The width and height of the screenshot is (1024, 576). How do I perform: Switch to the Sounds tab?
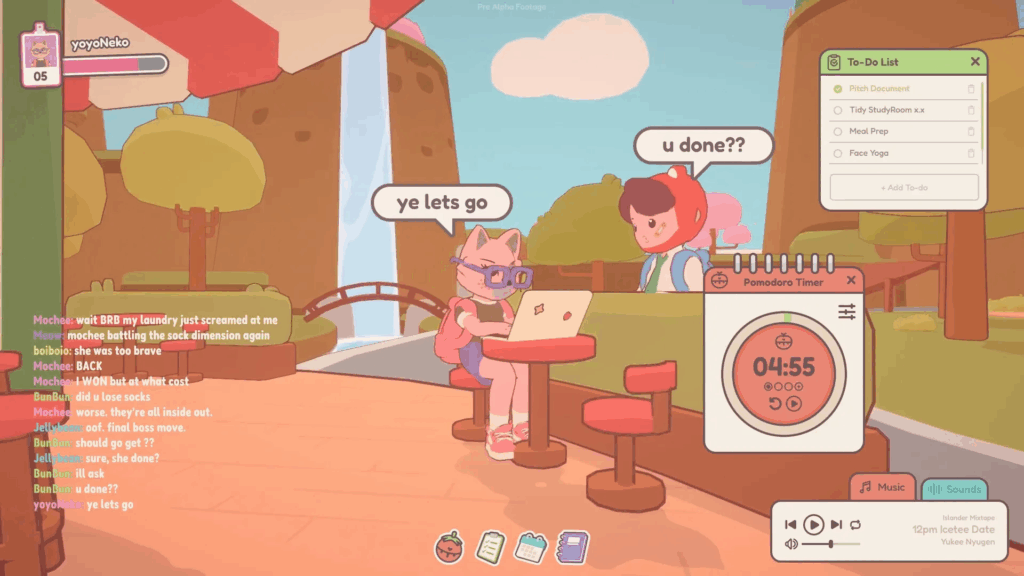click(954, 490)
